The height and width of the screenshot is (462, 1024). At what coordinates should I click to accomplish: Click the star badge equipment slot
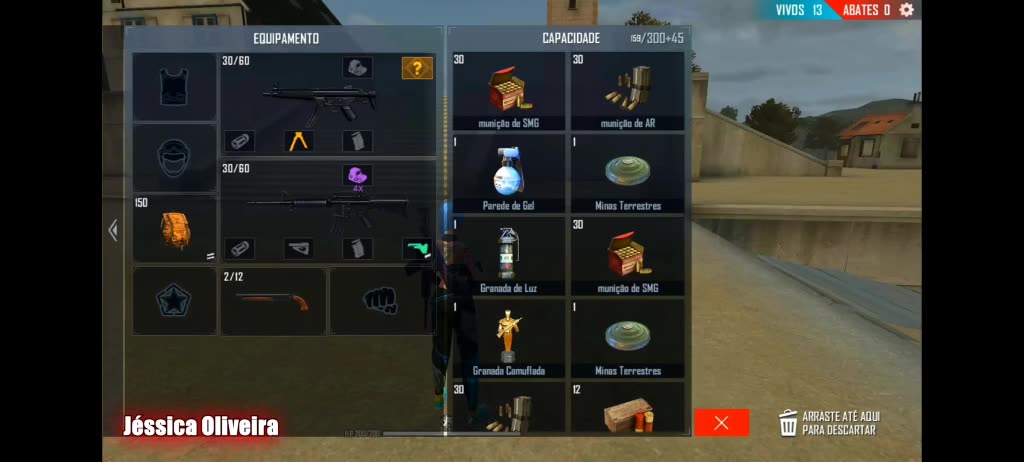[175, 301]
